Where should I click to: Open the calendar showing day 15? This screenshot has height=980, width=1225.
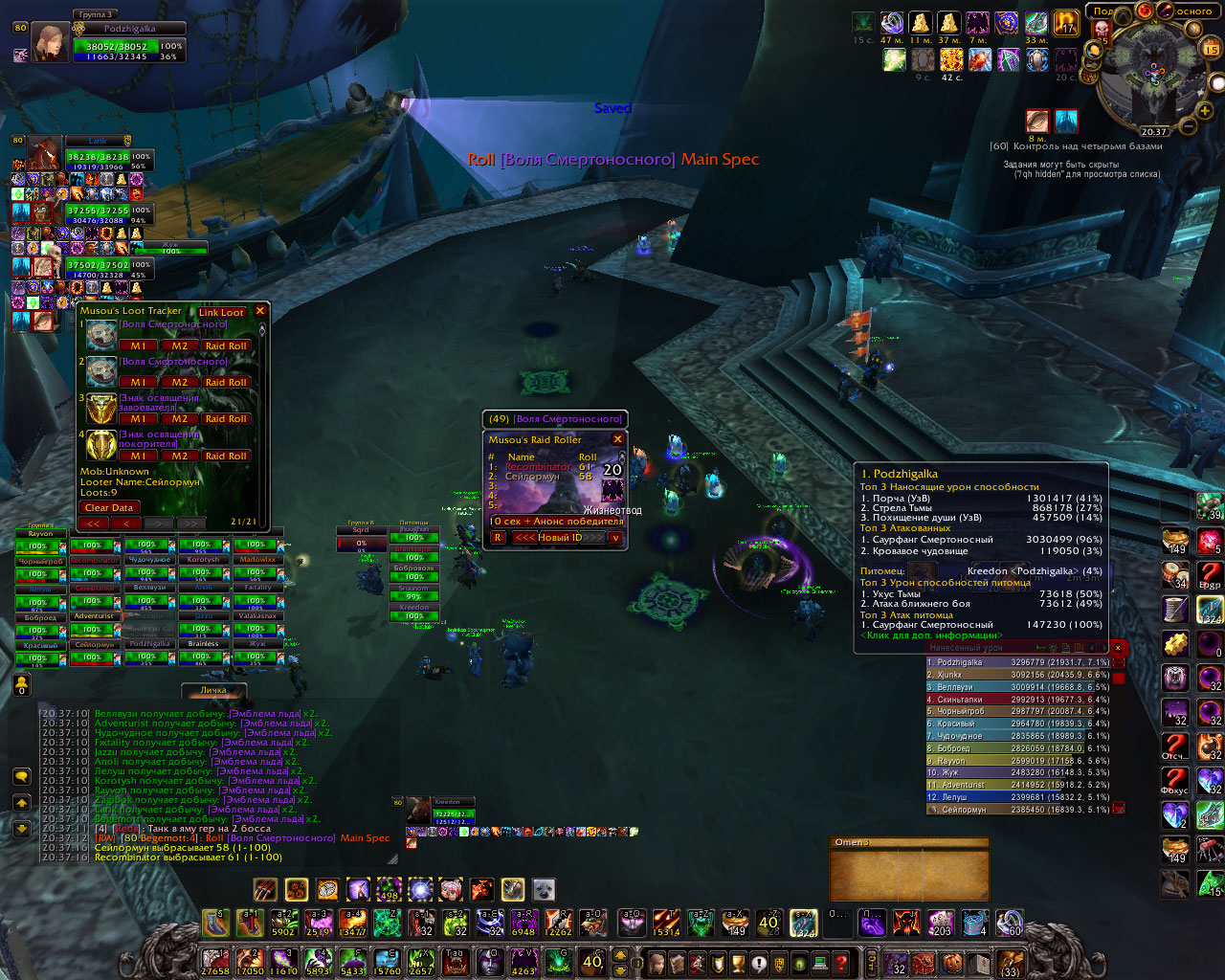(x=1211, y=48)
